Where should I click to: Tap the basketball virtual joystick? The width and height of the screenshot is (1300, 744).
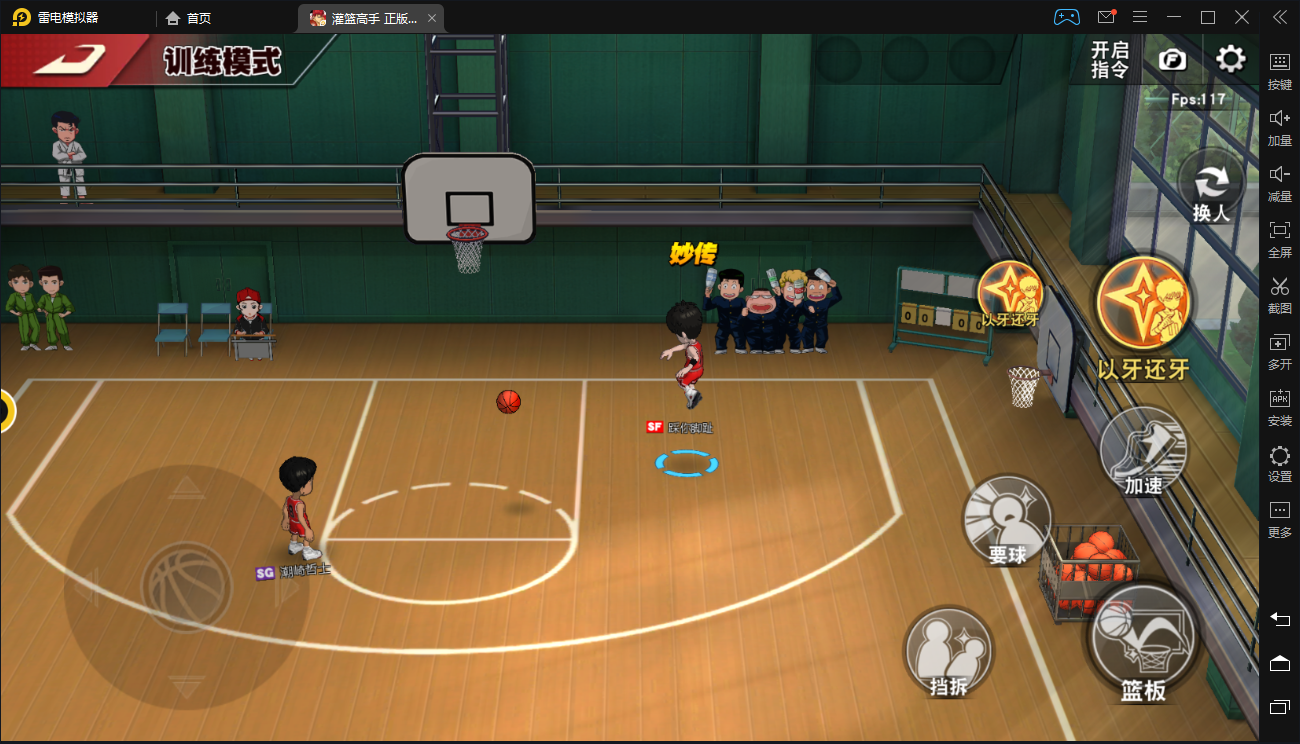pyautogui.click(x=187, y=587)
